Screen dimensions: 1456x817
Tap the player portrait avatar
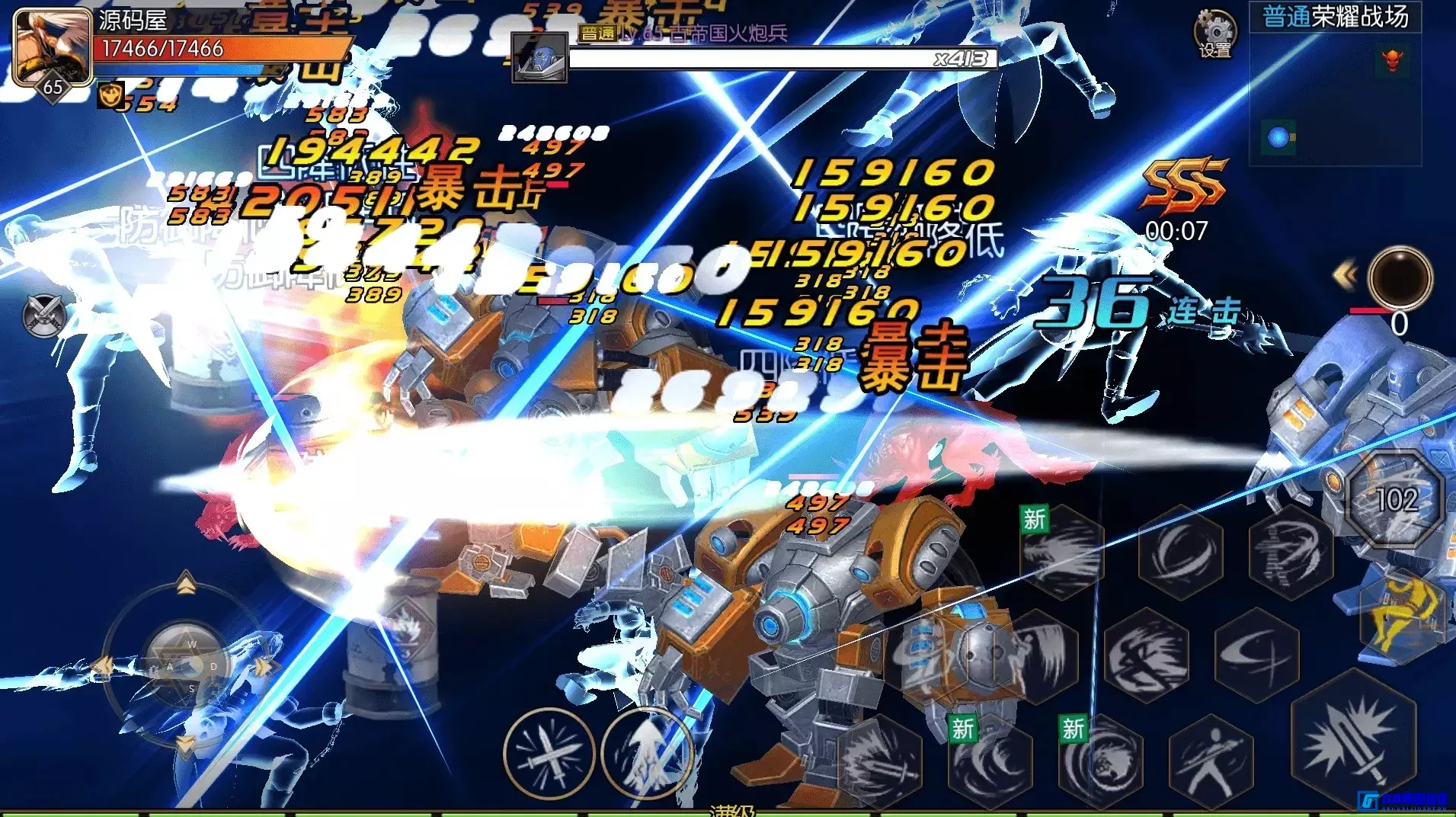pos(50,44)
